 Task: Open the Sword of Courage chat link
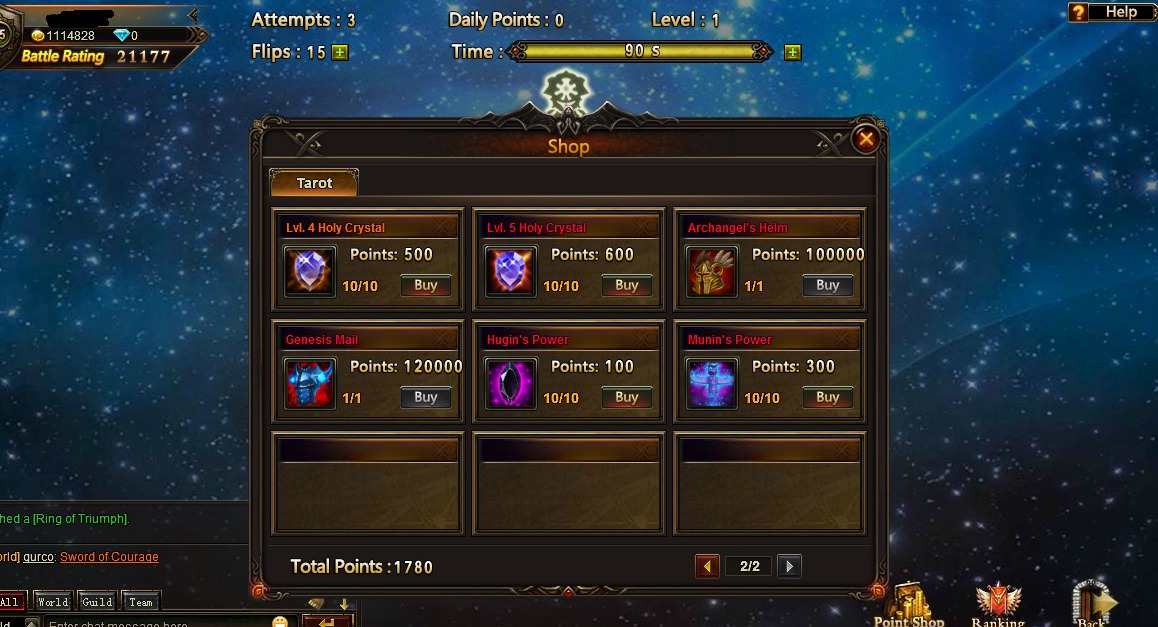(109, 557)
